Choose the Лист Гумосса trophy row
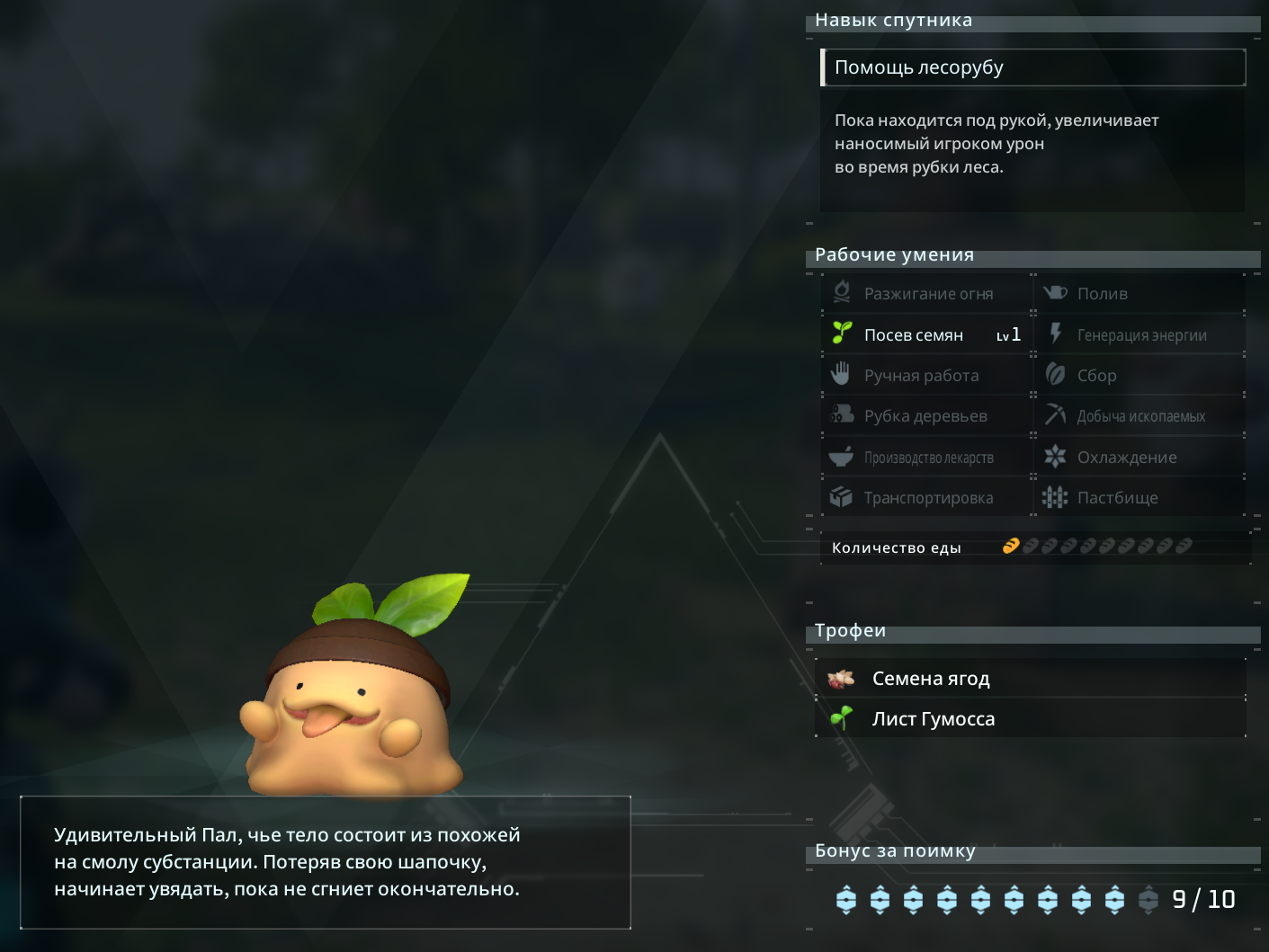Screen dimensions: 1269x952 tap(1031, 718)
